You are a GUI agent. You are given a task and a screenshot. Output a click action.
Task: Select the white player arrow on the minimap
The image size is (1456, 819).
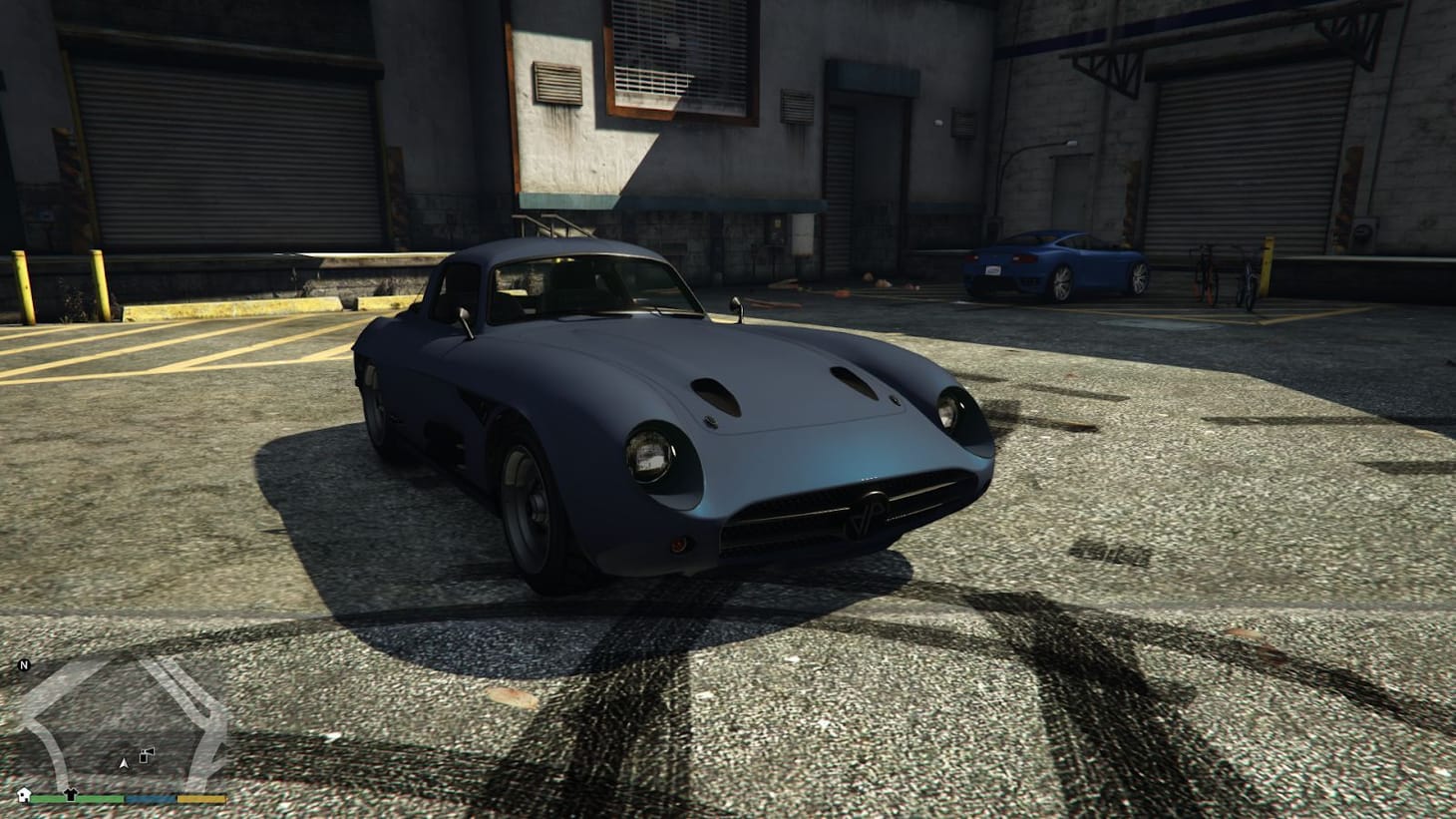[x=124, y=763]
